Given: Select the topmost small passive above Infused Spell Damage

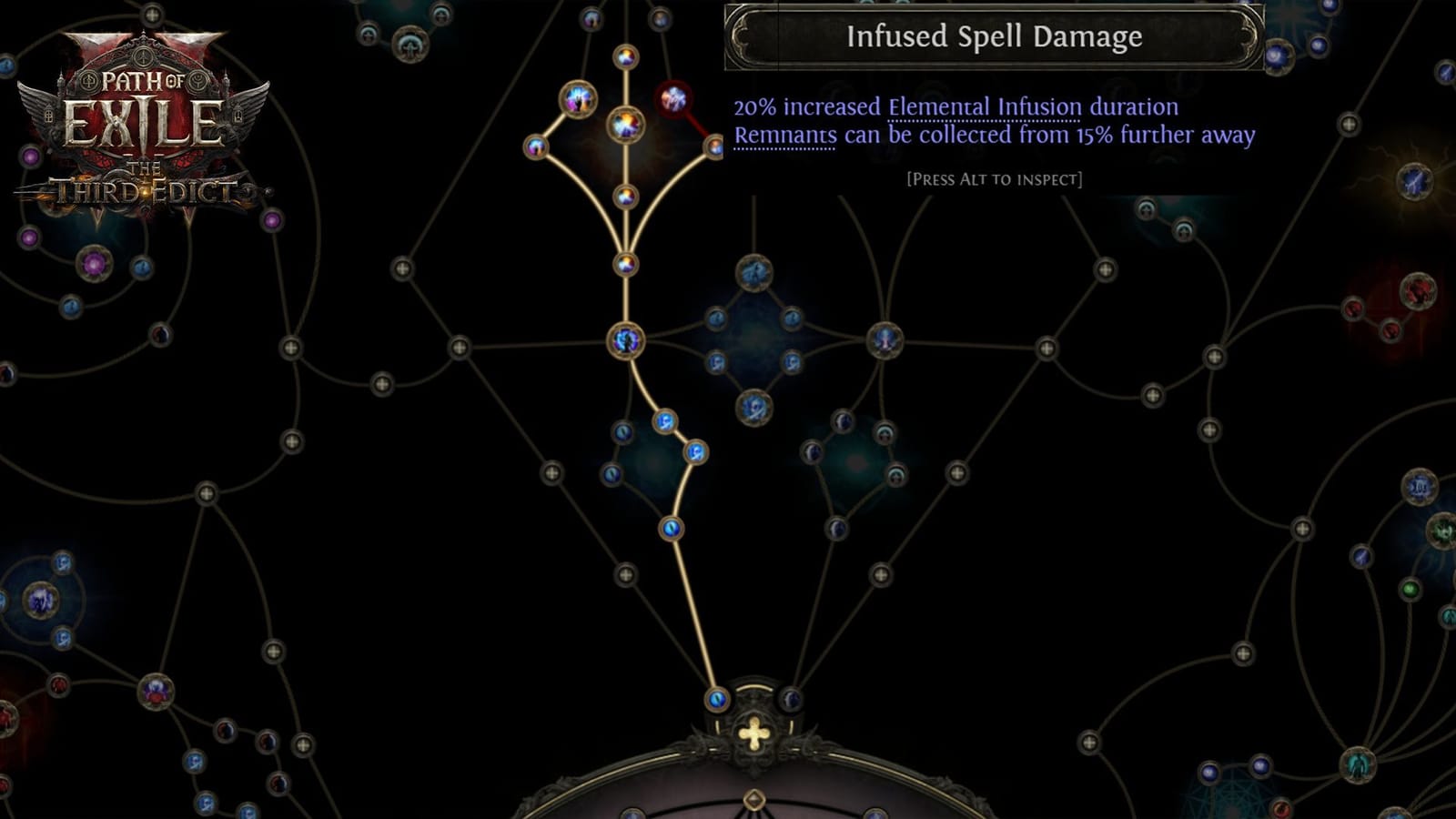Looking at the screenshot, I should [624, 56].
